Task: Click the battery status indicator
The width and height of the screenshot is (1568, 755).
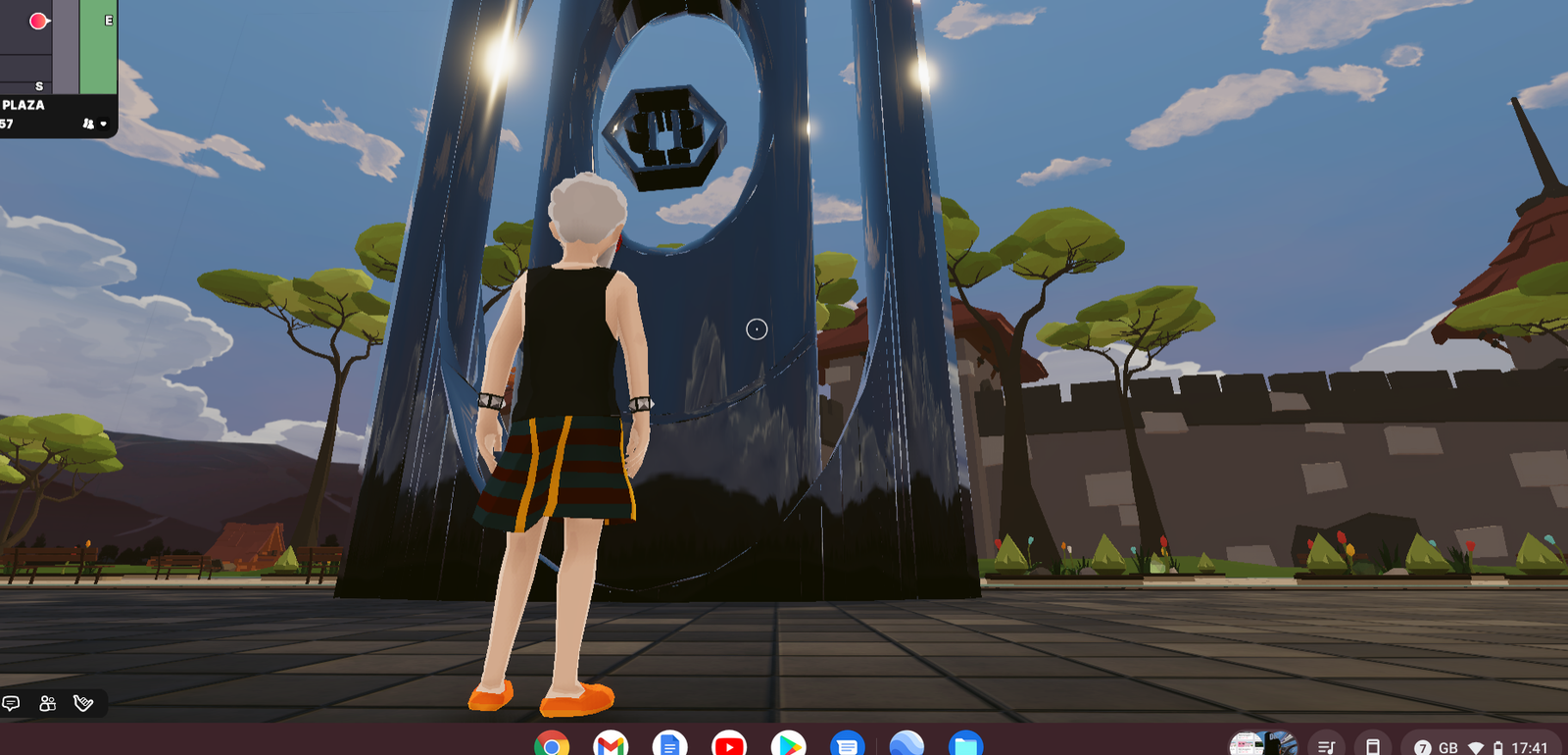Action: tap(1500, 744)
